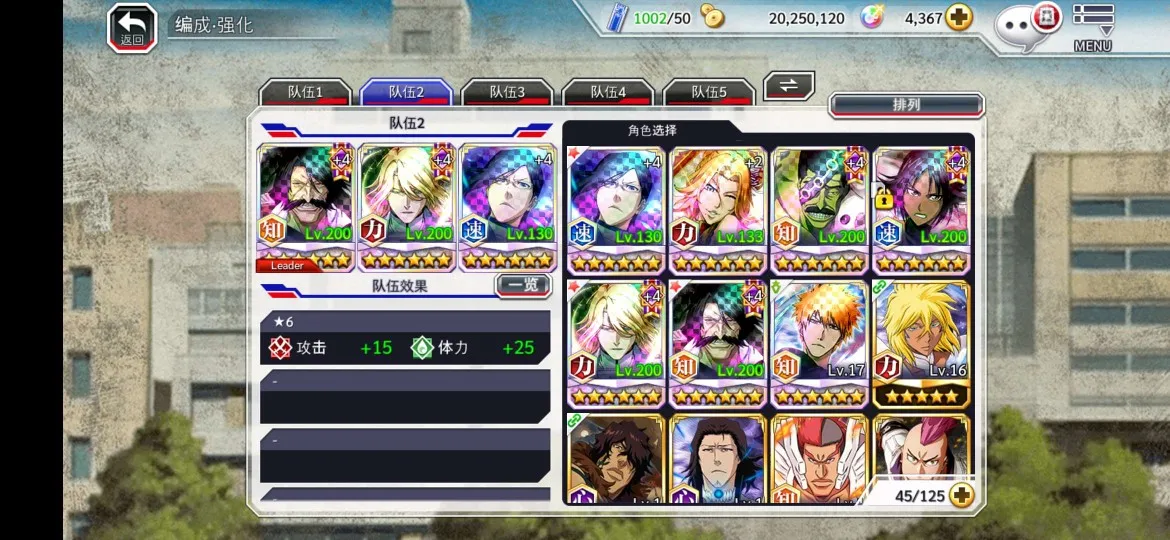The height and width of the screenshot is (540, 1170).
Task: Open the 排列 sort options
Action: click(x=906, y=105)
